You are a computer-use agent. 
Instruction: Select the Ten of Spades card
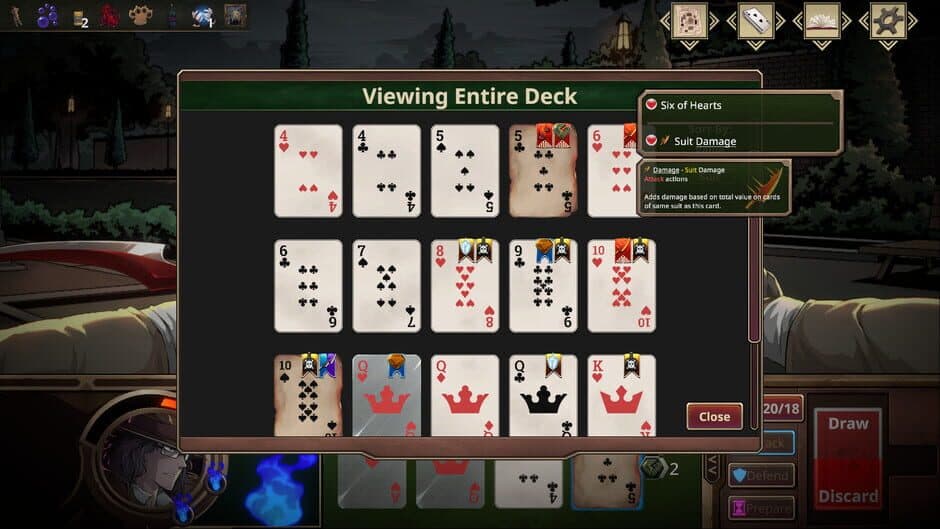(x=308, y=395)
